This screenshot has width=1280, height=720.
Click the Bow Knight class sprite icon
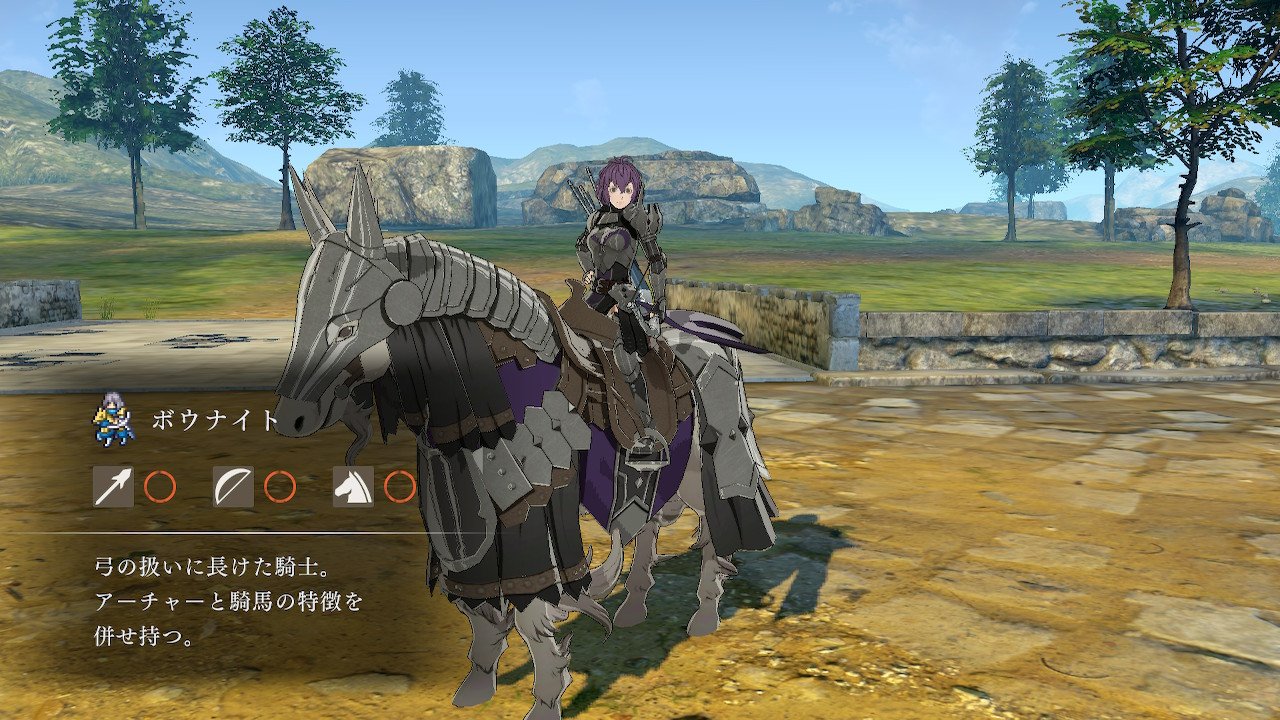(115, 419)
